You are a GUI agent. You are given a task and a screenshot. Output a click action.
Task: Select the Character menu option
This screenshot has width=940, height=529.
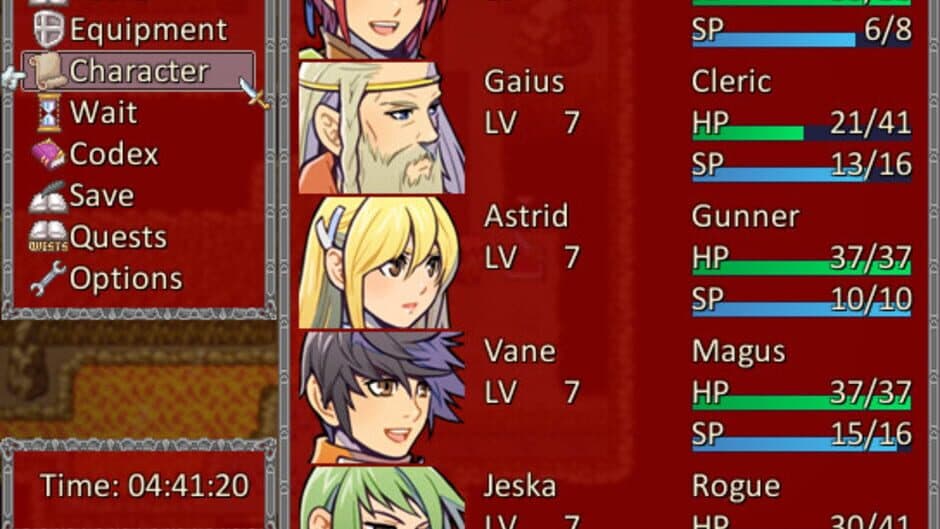pyautogui.click(x=138, y=71)
